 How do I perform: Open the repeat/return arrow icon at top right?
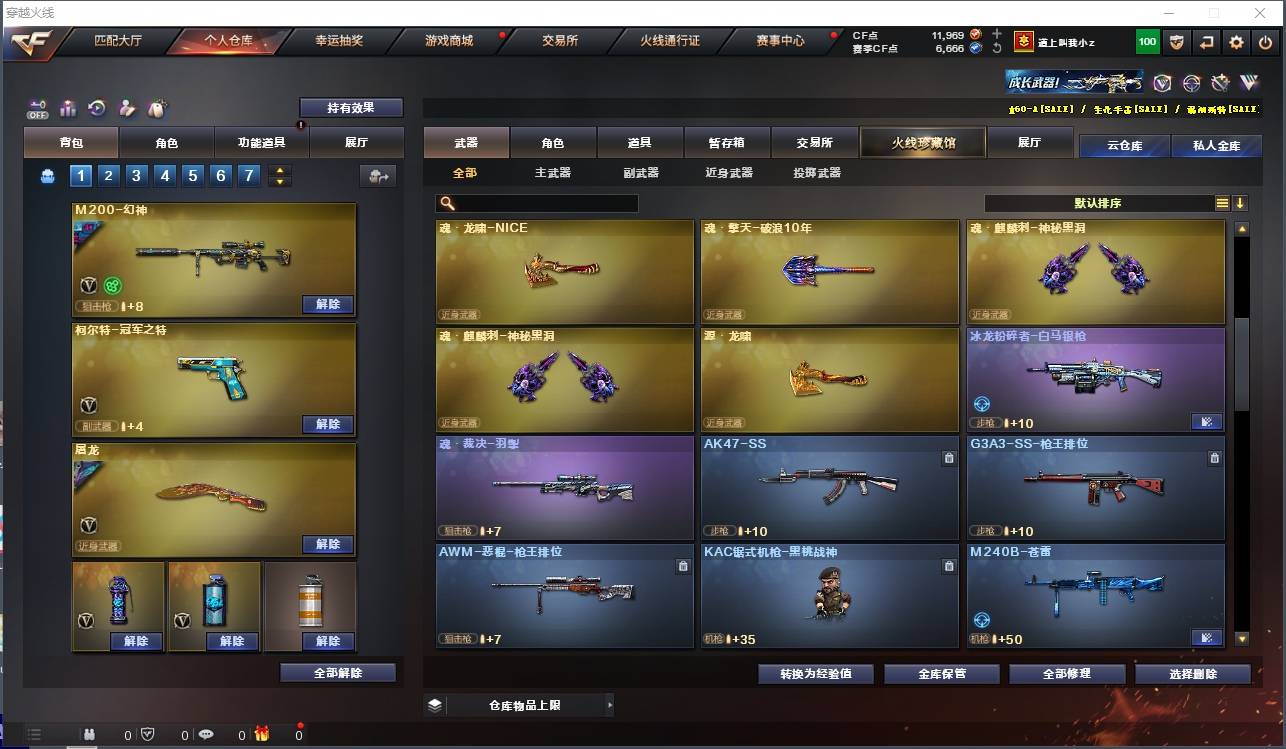pos(1208,42)
